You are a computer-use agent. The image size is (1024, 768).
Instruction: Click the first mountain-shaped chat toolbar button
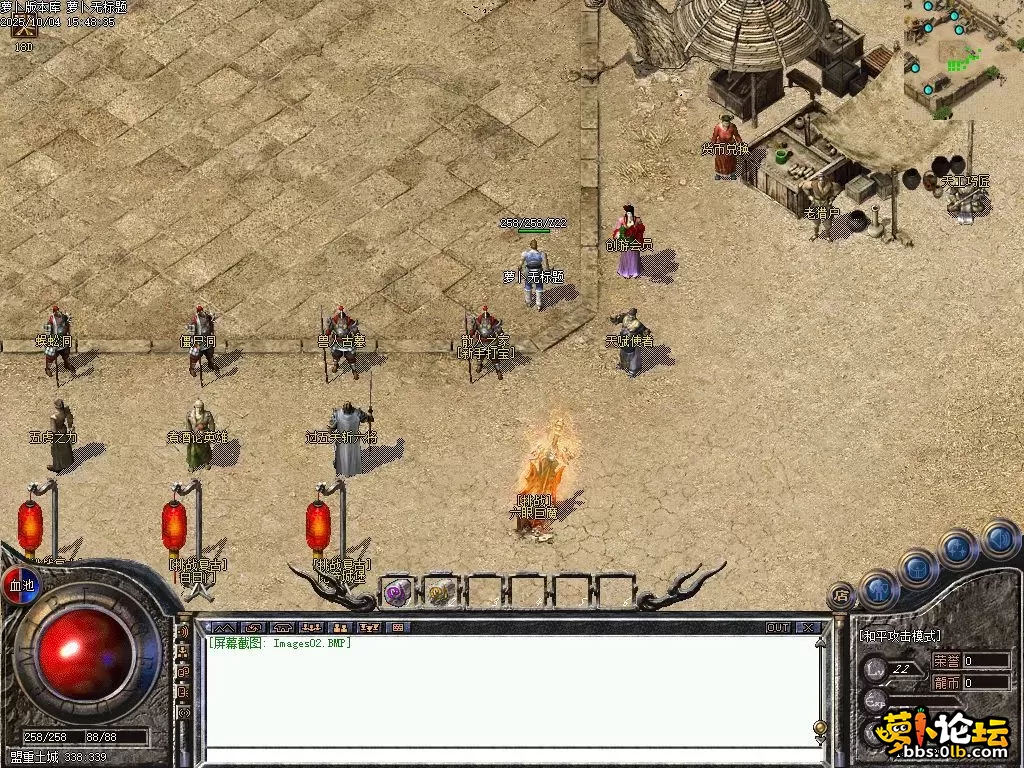[224, 628]
